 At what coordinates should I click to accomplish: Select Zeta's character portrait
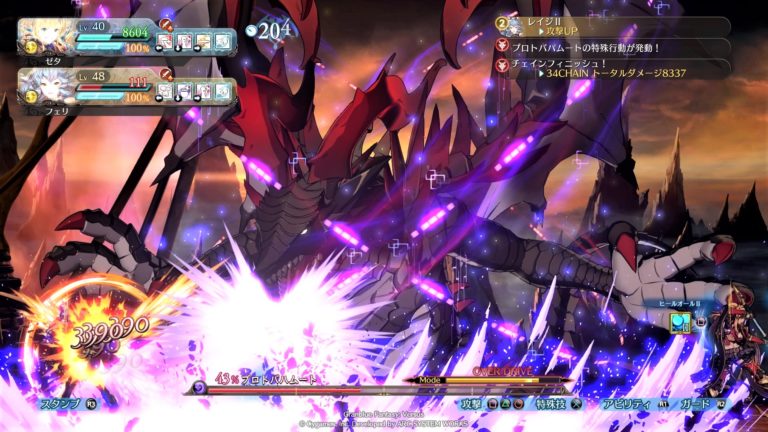(x=44, y=38)
